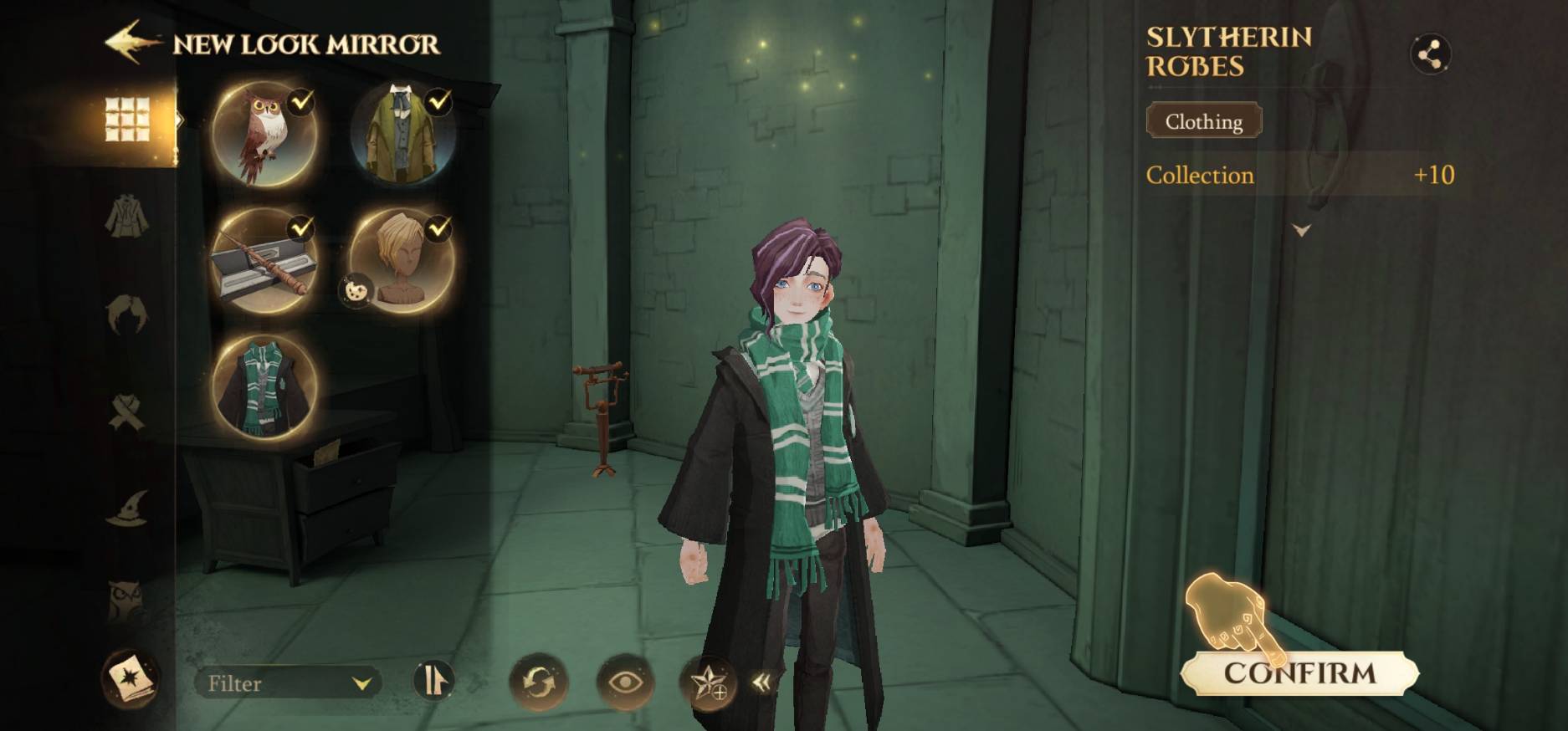Viewport: 1568px width, 731px height.
Task: Switch to the all-items grid tab
Action: [127, 119]
